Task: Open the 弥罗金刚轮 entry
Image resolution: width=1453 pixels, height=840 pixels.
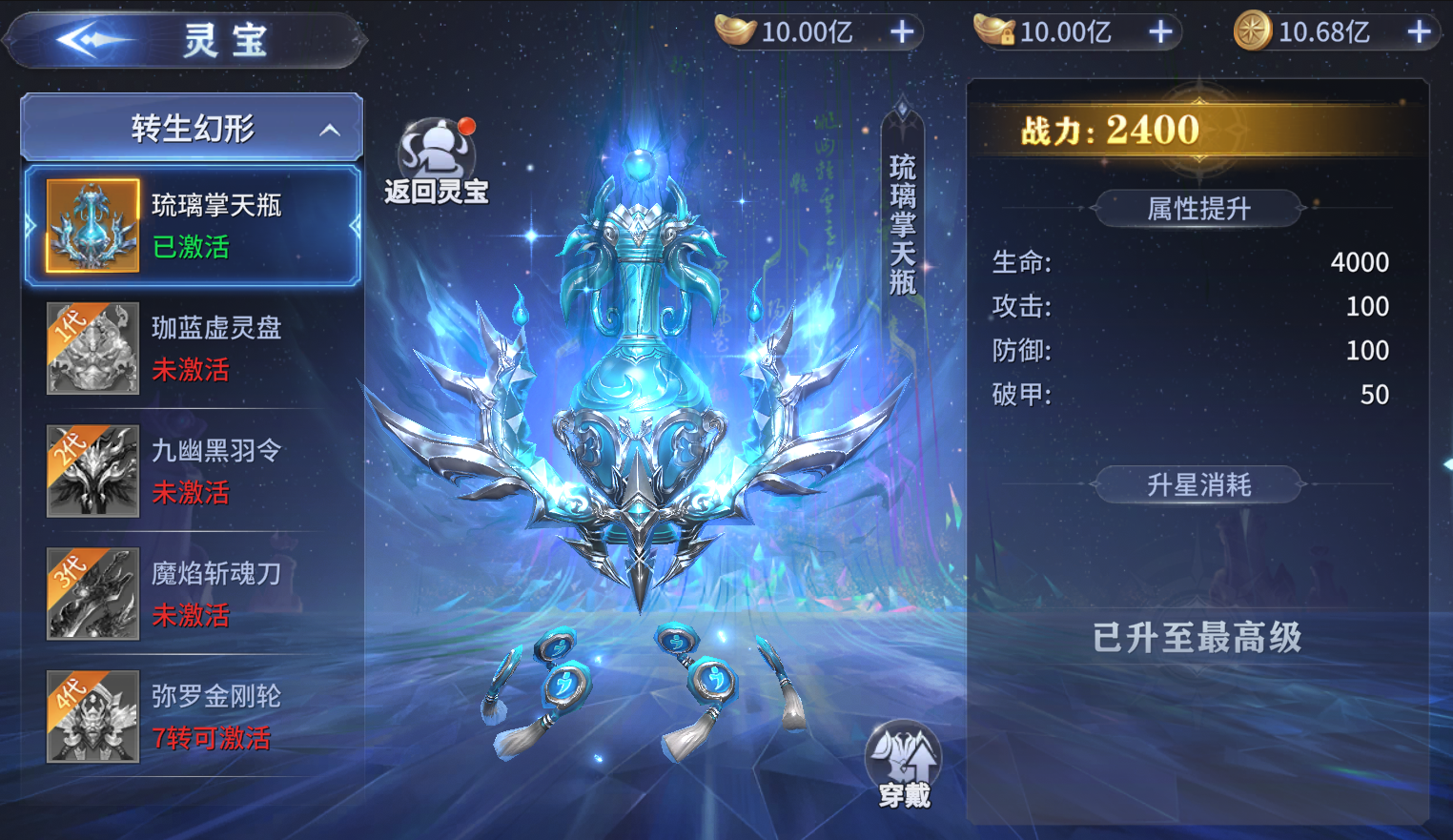Action: coord(193,716)
